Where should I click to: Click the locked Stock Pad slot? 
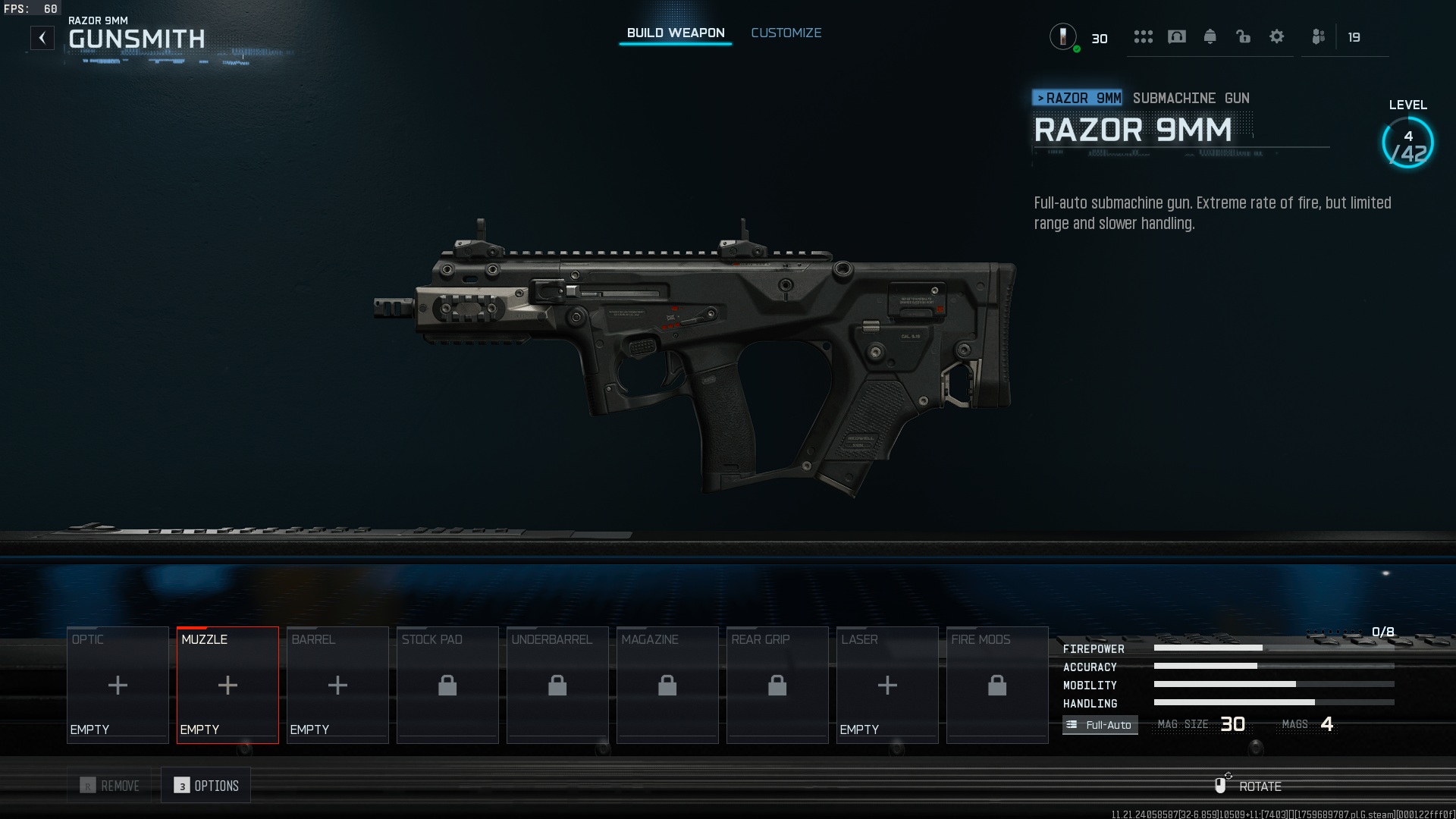[447, 685]
